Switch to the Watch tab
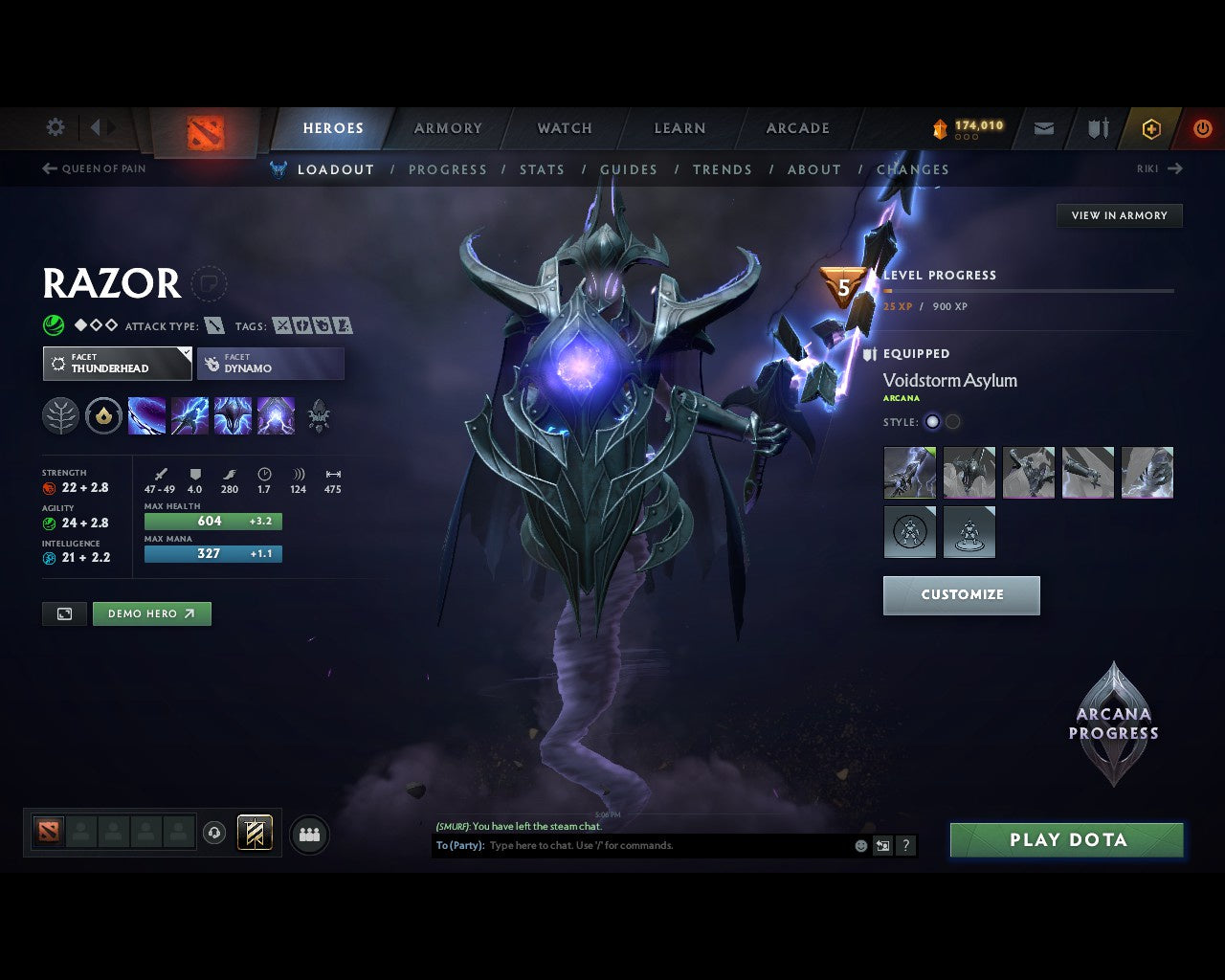The height and width of the screenshot is (980, 1225). [565, 128]
